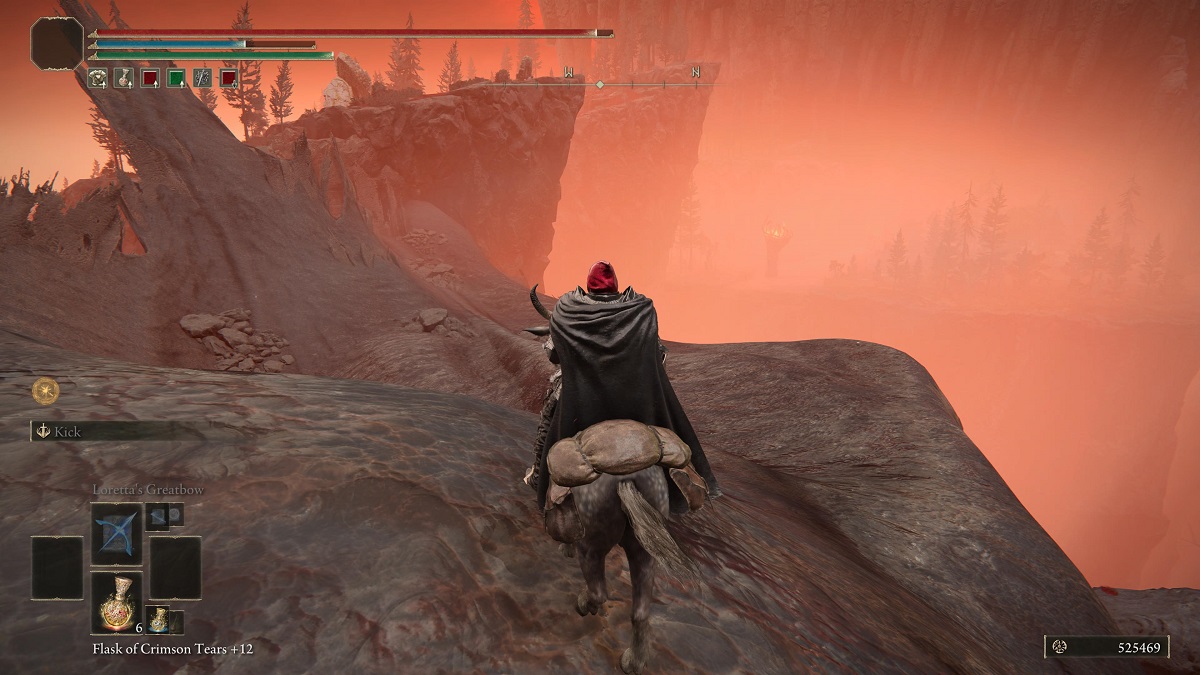Click the Kick skill label
This screenshot has height=675, width=1200.
(x=68, y=432)
